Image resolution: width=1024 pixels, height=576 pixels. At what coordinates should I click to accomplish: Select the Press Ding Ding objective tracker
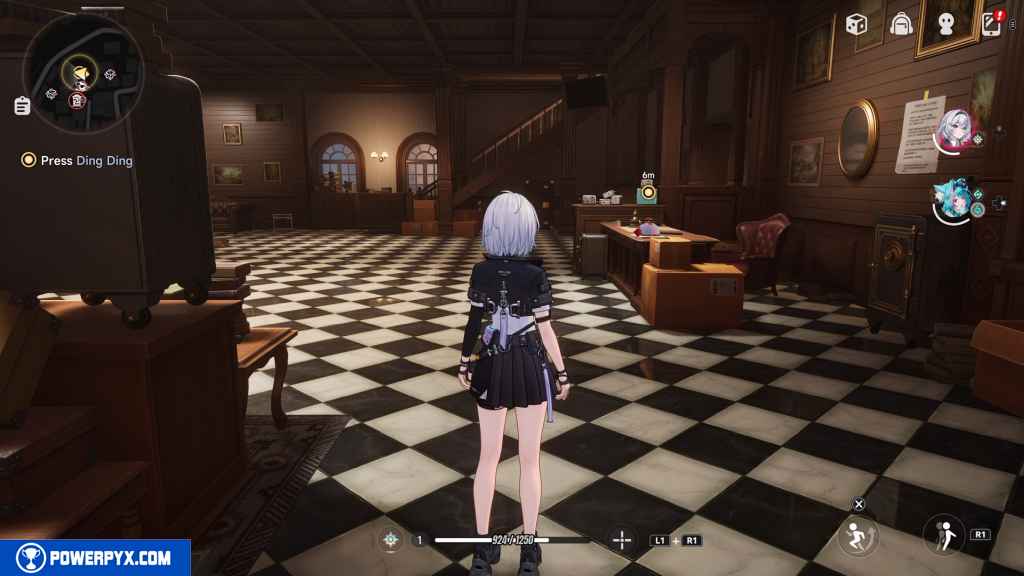tap(78, 160)
